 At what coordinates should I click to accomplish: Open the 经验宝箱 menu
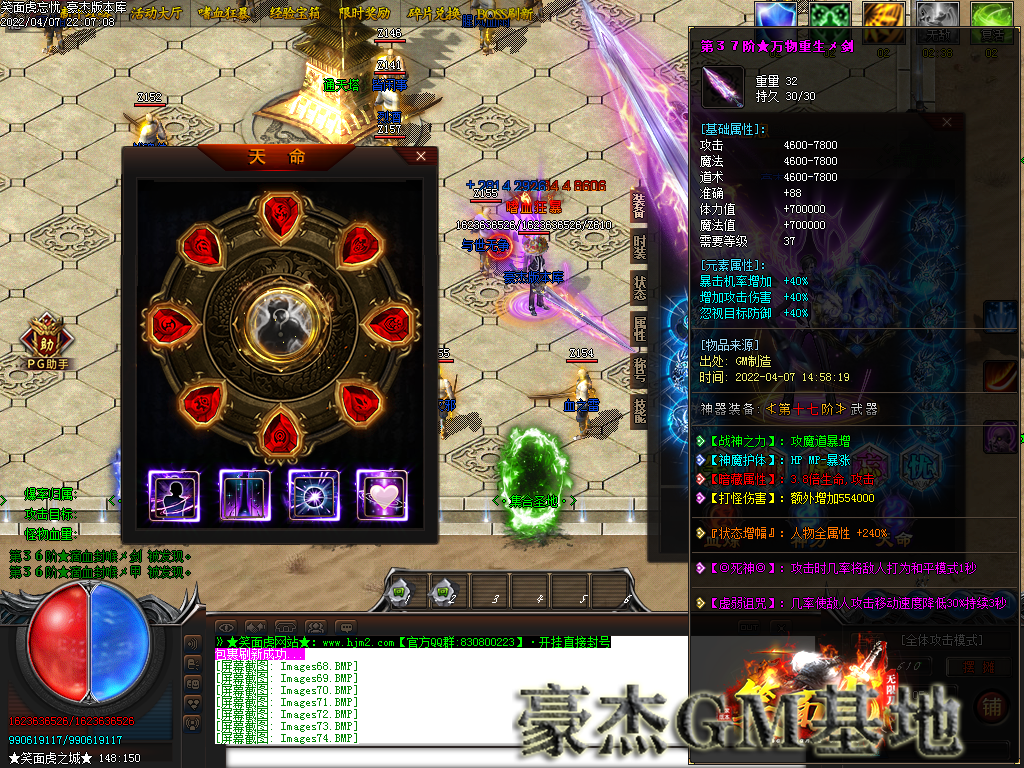coord(295,14)
